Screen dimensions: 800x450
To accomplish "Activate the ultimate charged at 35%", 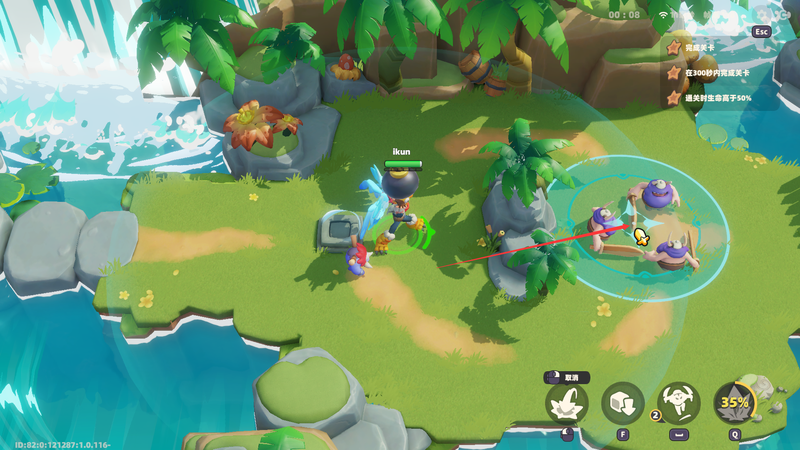I will pyautogui.click(x=735, y=404).
